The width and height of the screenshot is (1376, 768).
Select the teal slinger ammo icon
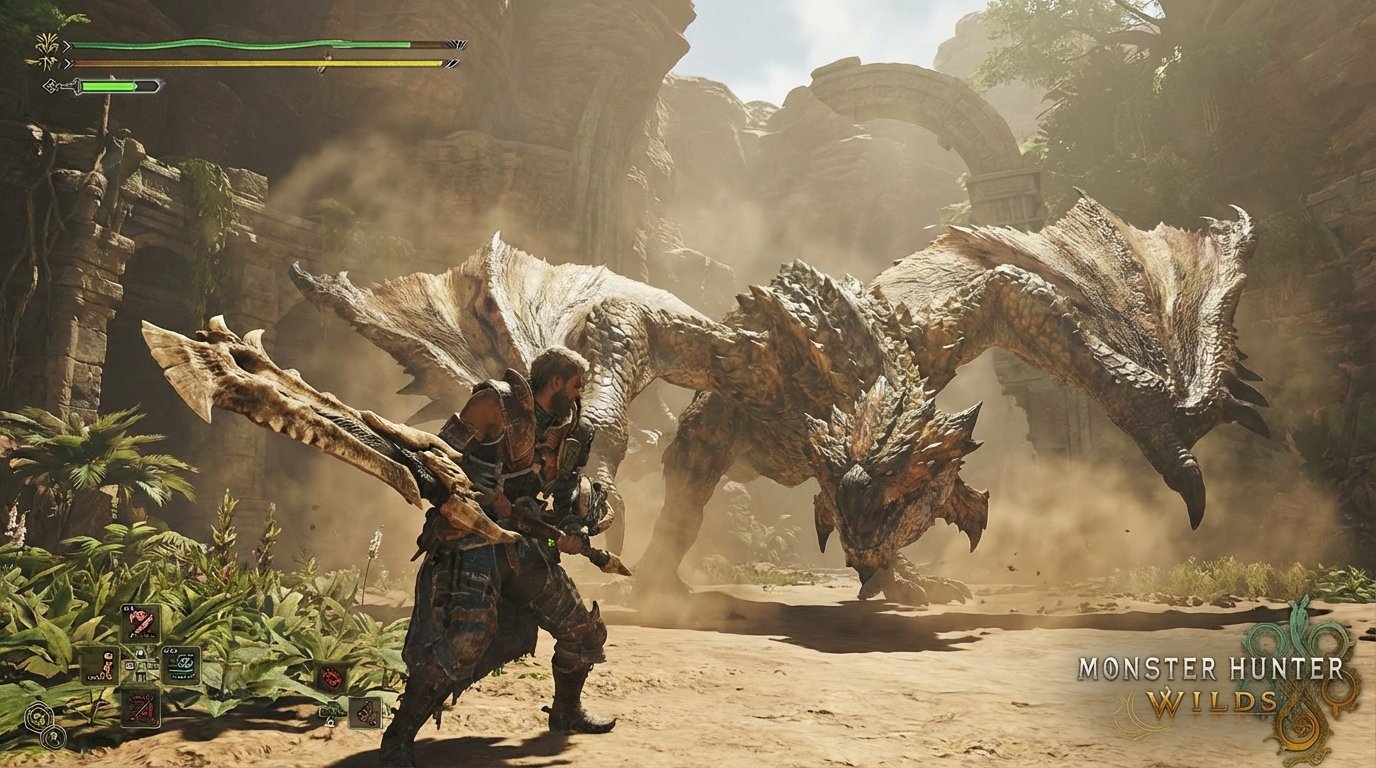pyautogui.click(x=180, y=664)
